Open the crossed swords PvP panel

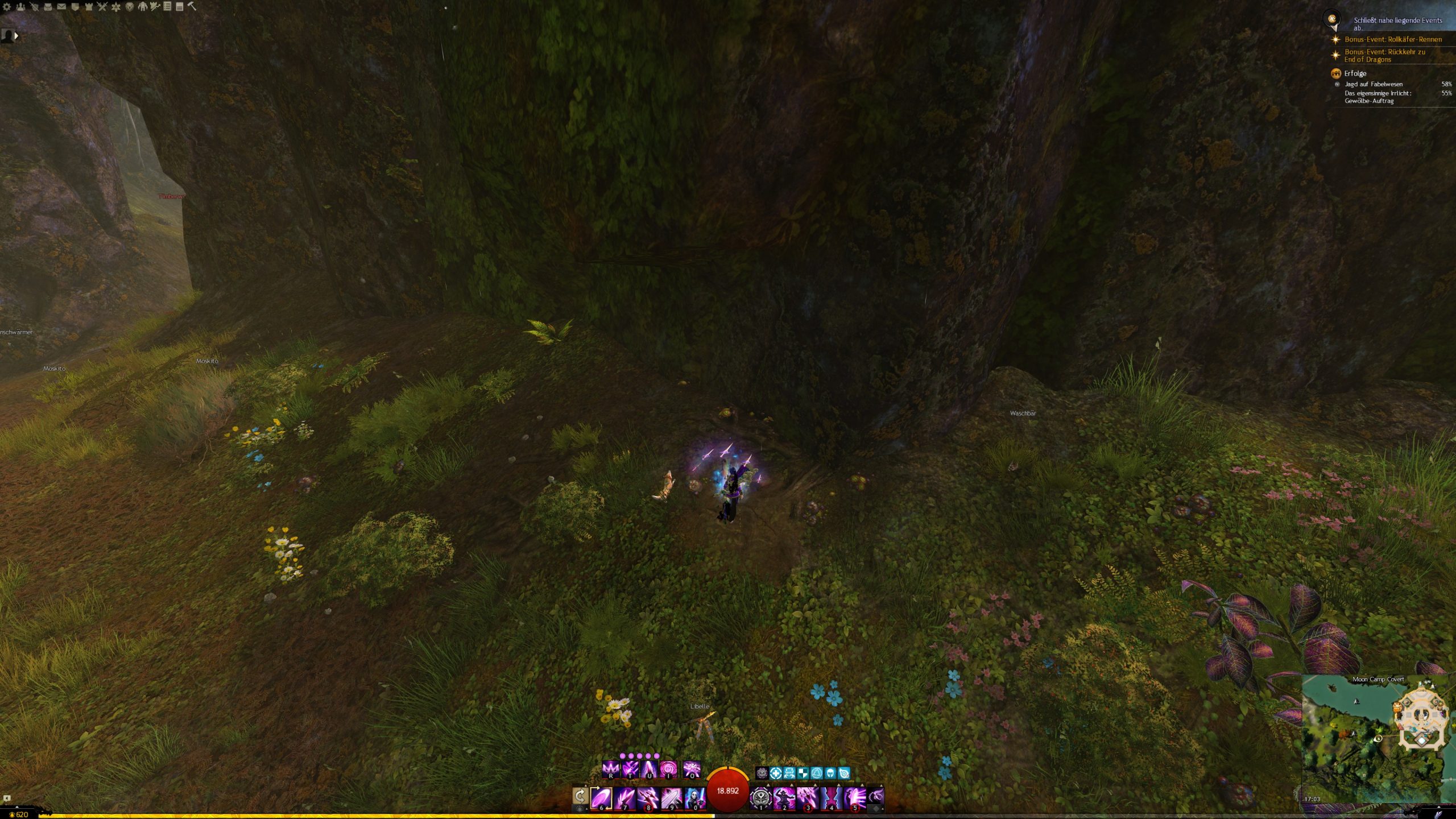102,7
